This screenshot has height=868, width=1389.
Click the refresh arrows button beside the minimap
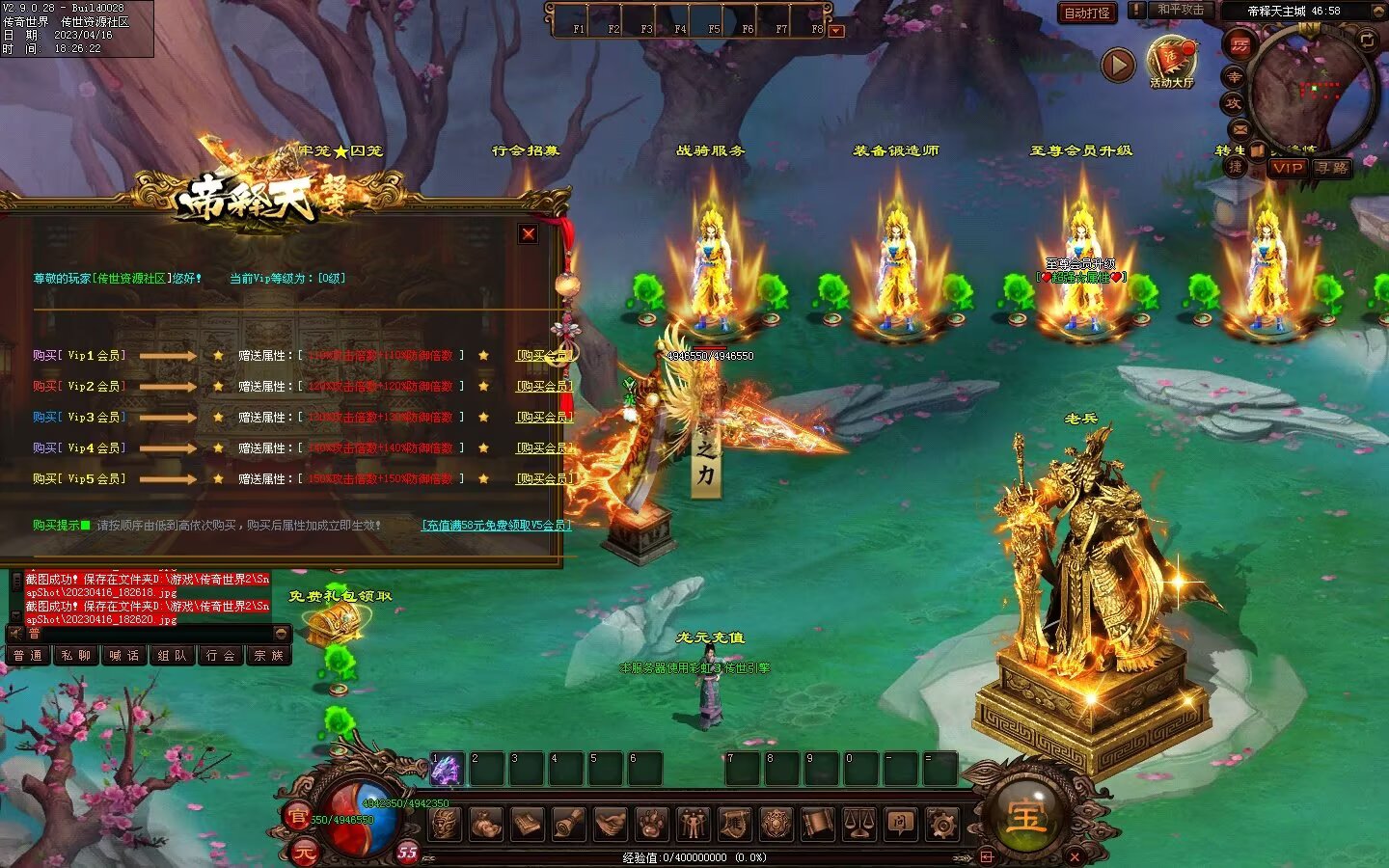tap(1367, 40)
